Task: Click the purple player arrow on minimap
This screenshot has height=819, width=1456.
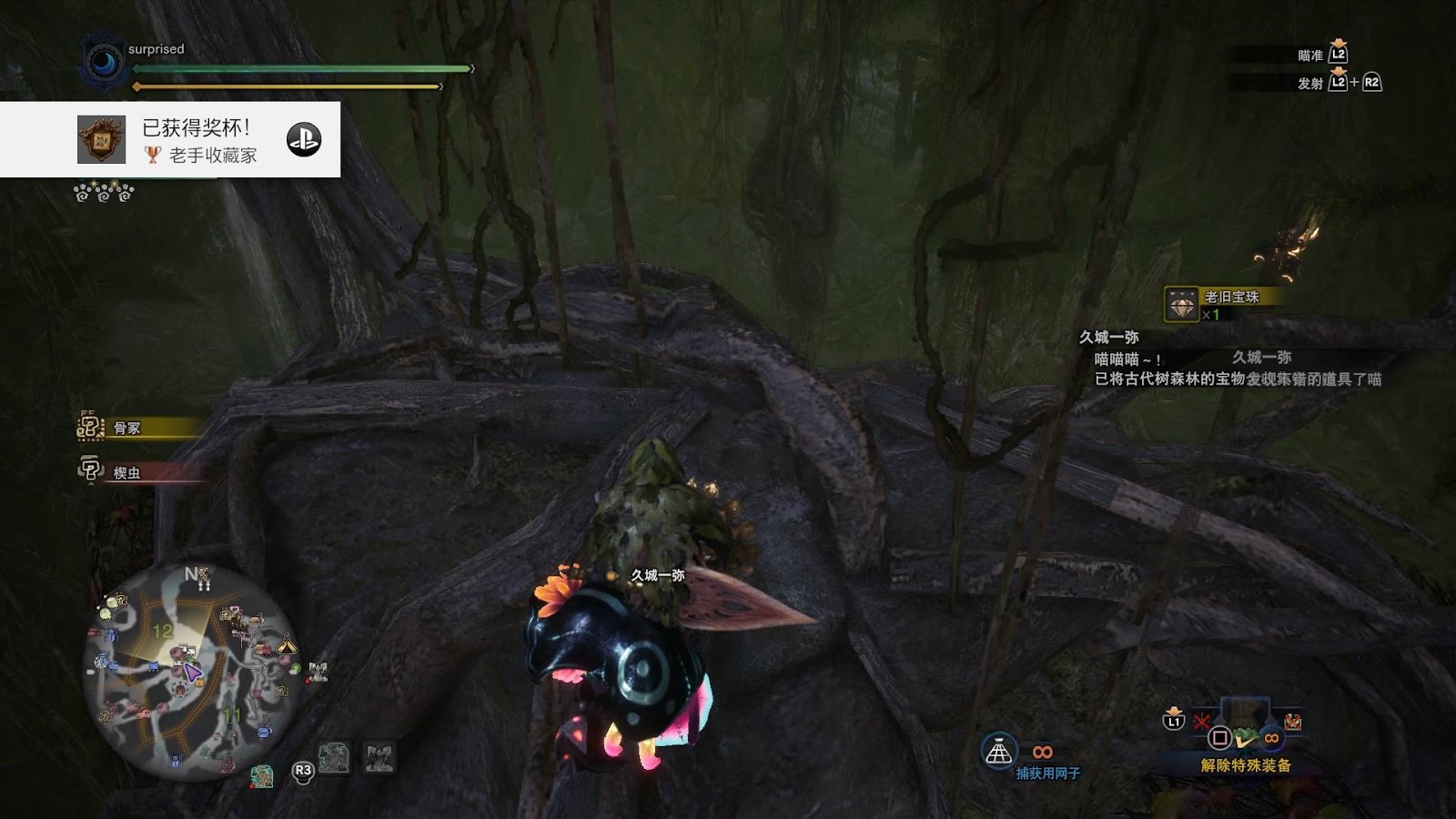Action: tap(192, 672)
